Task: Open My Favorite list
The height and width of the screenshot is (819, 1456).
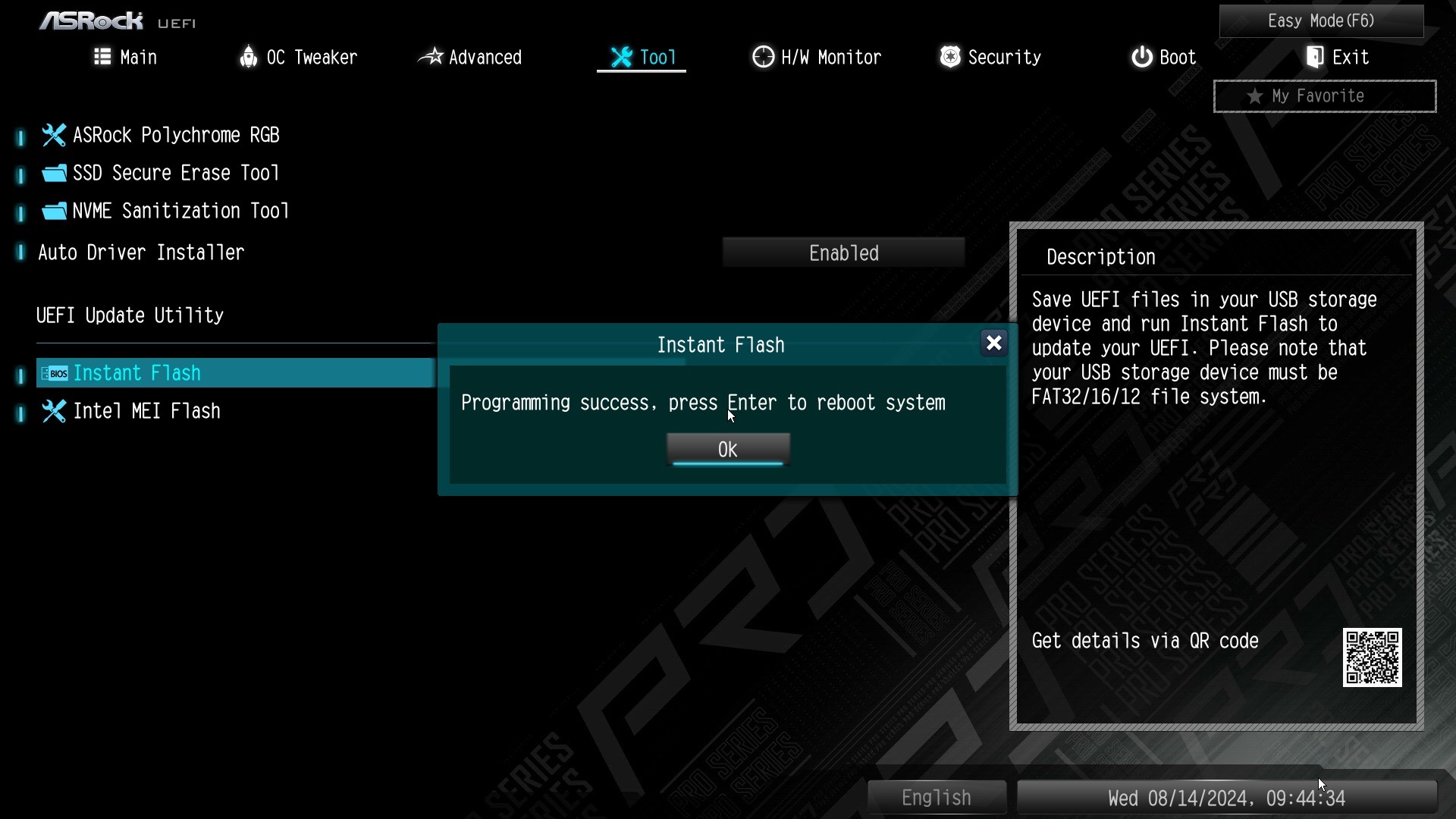Action: 1324,96
